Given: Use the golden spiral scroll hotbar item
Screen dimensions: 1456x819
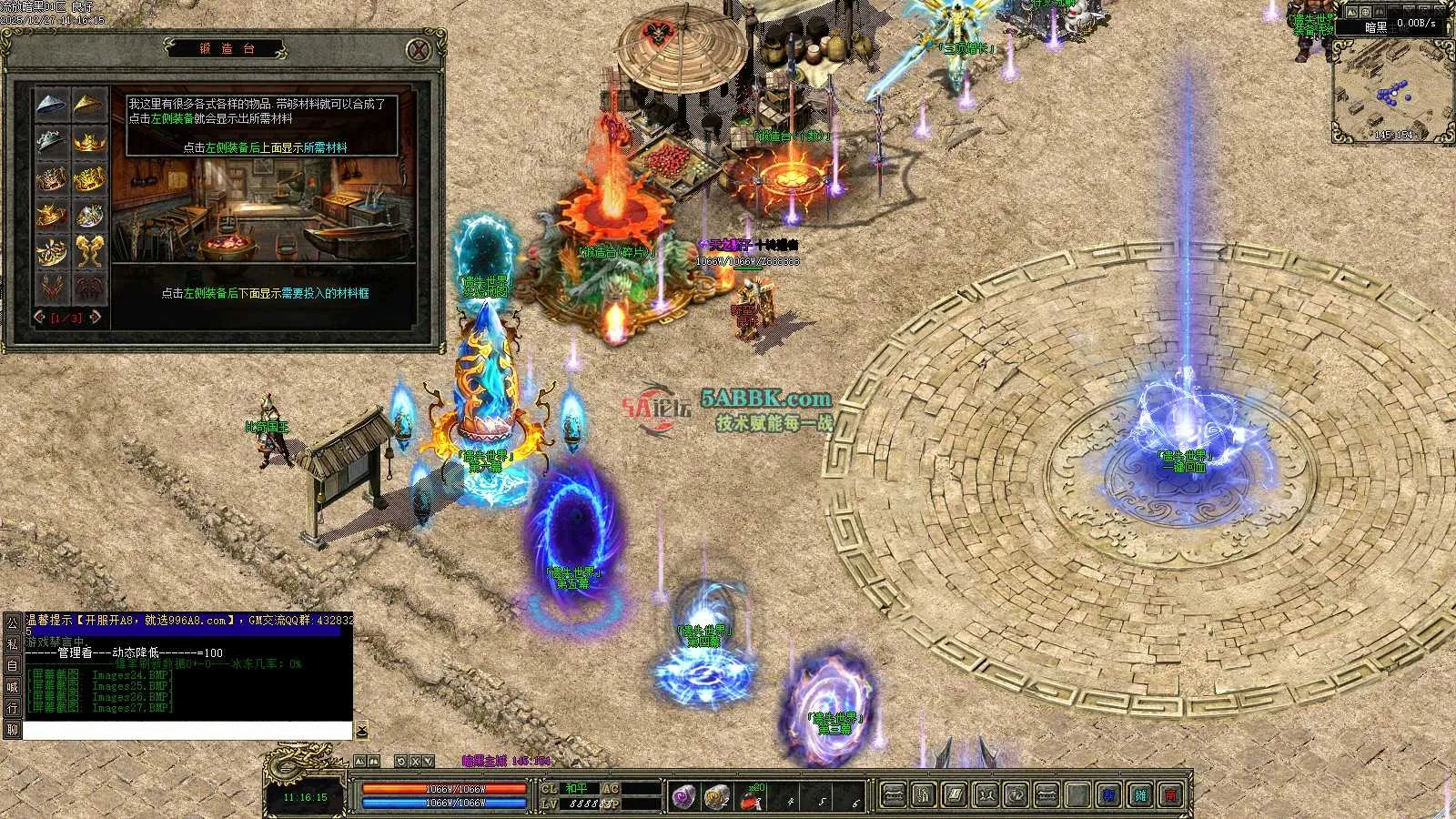Looking at the screenshot, I should (716, 797).
